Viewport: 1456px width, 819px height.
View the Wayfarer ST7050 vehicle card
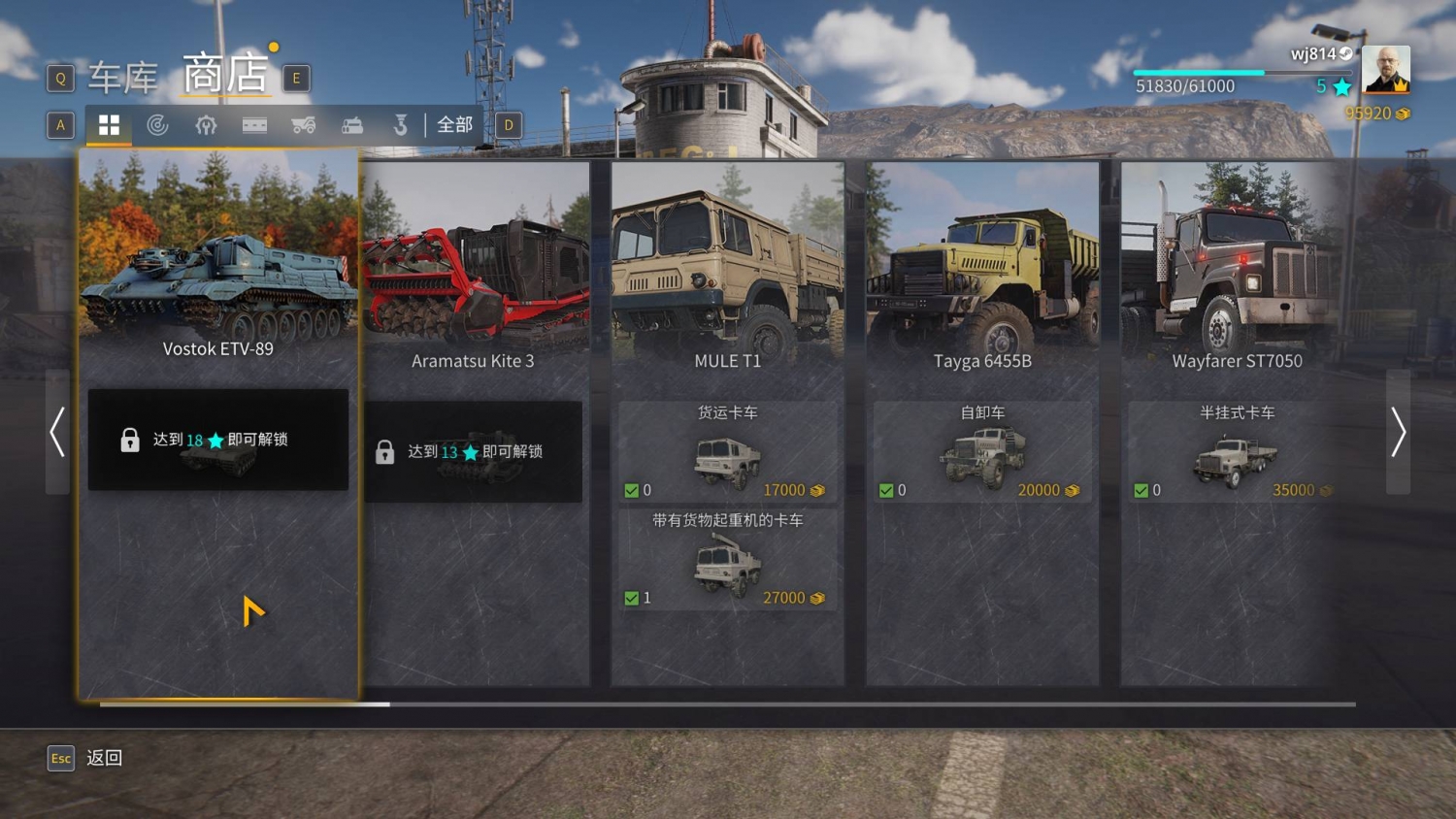(1237, 281)
